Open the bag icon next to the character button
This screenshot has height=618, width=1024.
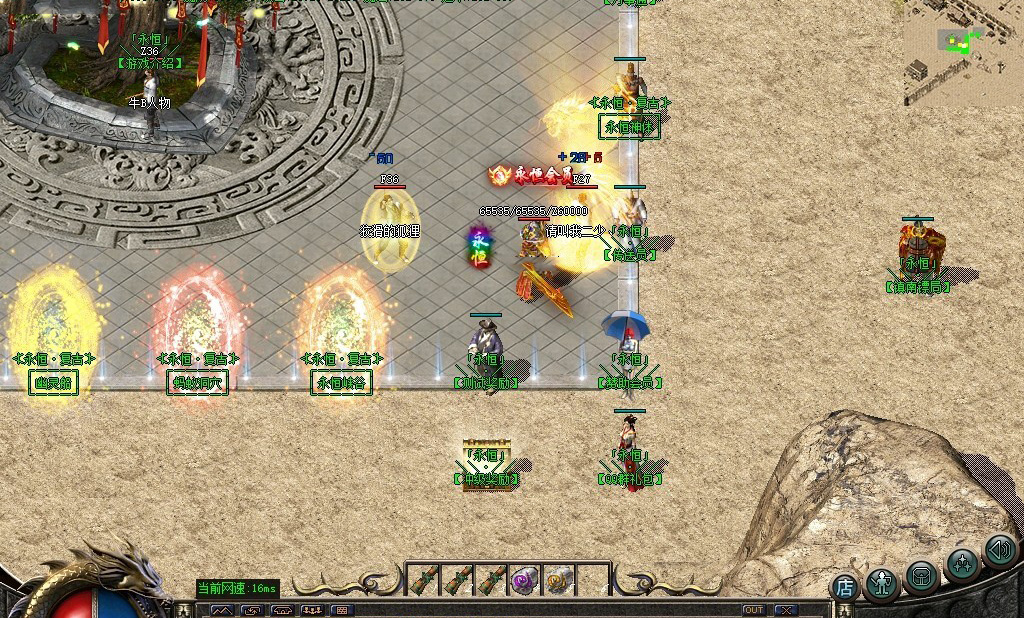pyautogui.click(x=922, y=576)
